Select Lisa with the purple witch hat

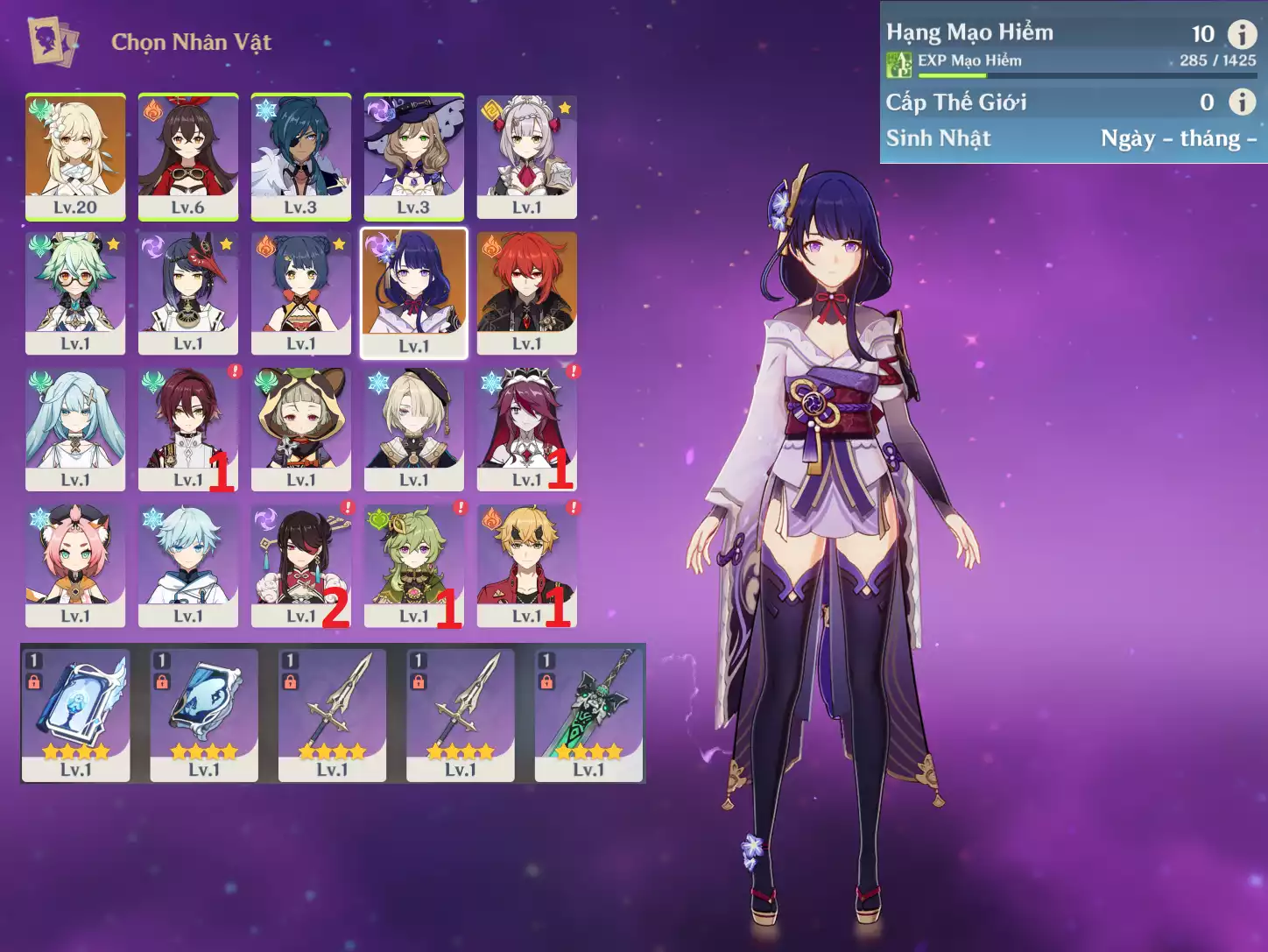[x=413, y=156]
